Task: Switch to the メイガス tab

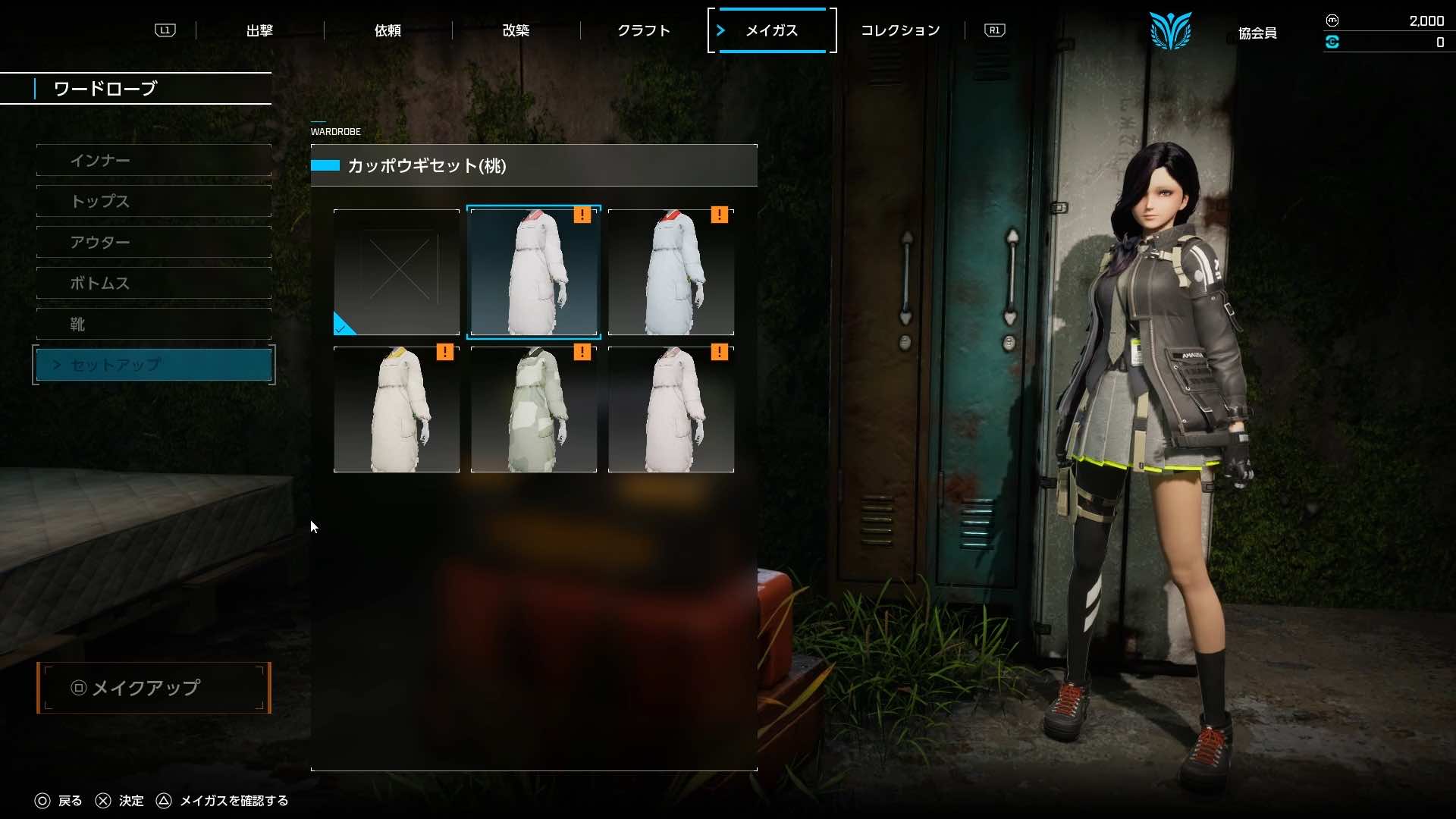Action: pyautogui.click(x=771, y=30)
